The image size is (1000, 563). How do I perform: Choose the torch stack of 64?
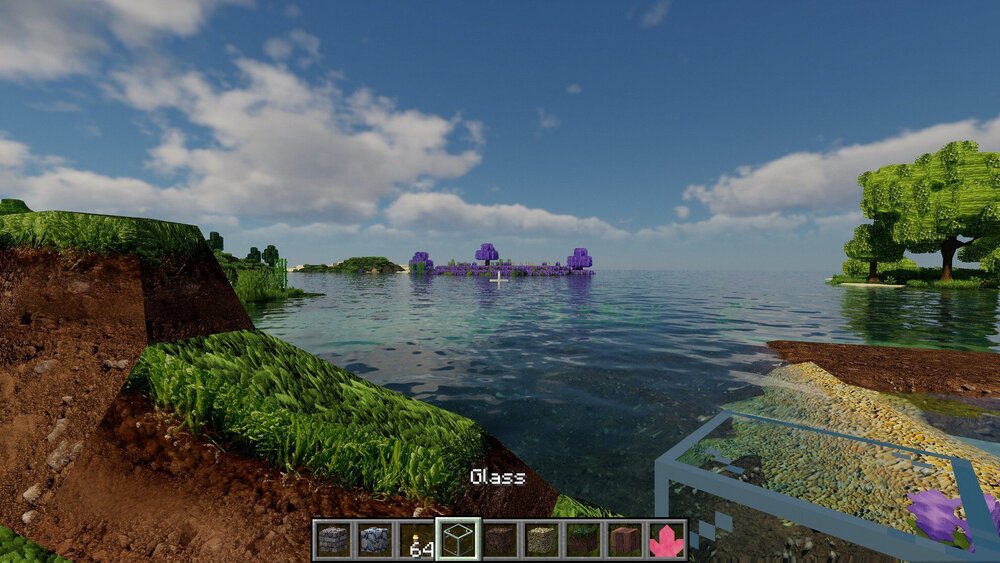click(416, 540)
